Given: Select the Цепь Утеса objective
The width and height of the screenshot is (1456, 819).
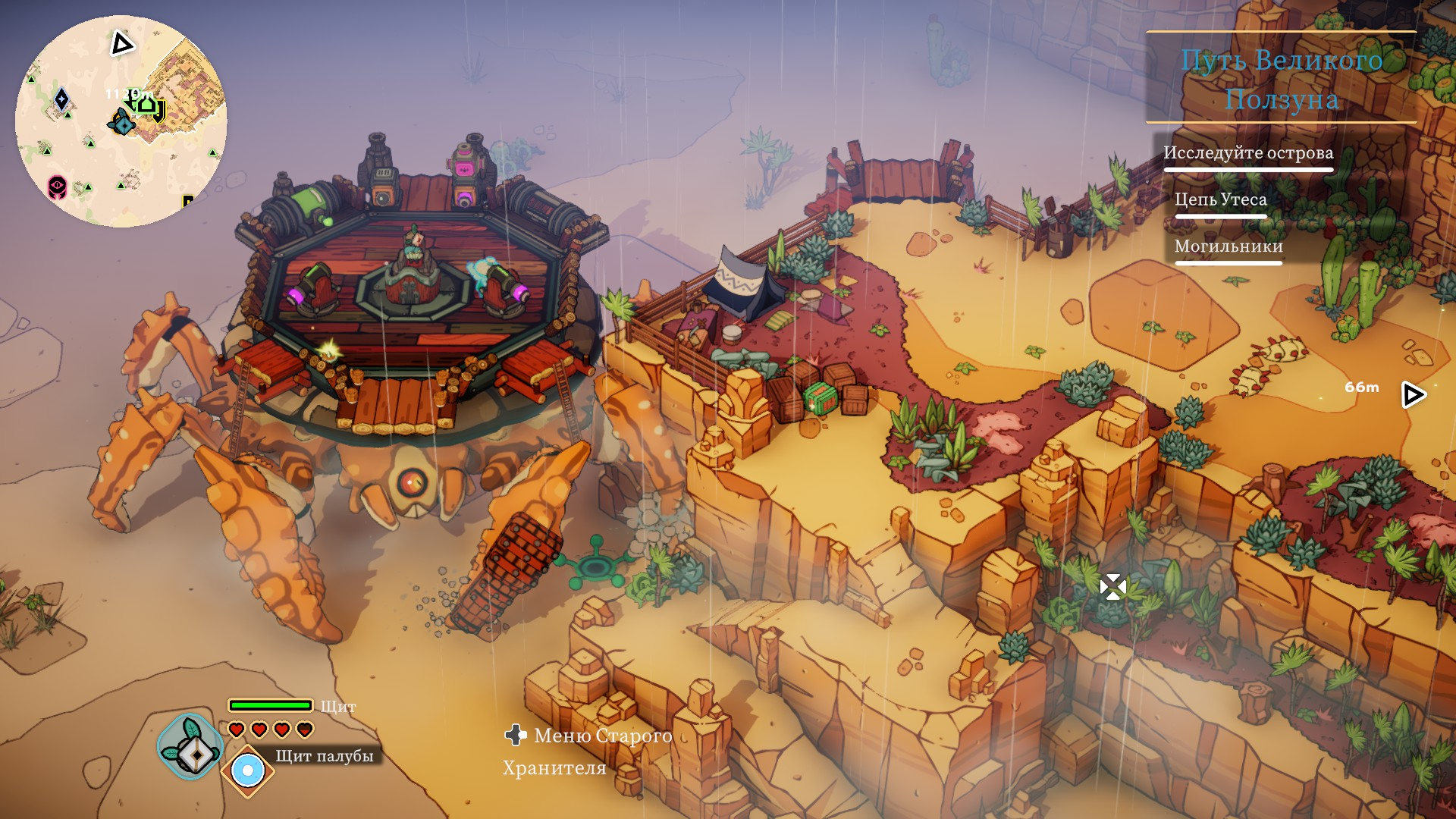Looking at the screenshot, I should tap(1220, 199).
